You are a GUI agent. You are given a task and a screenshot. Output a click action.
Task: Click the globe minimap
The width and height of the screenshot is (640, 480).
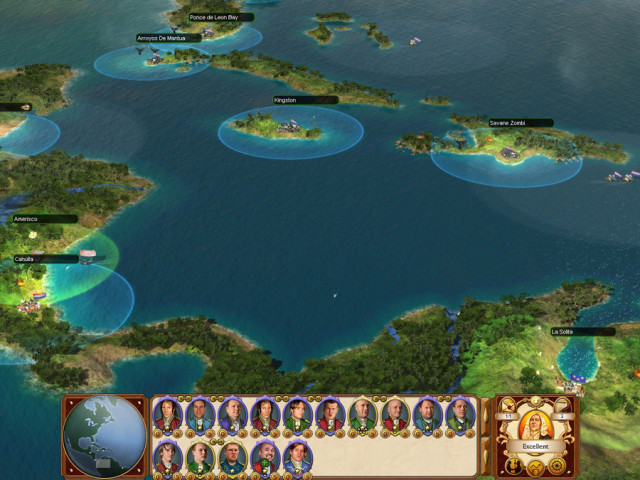tap(103, 436)
